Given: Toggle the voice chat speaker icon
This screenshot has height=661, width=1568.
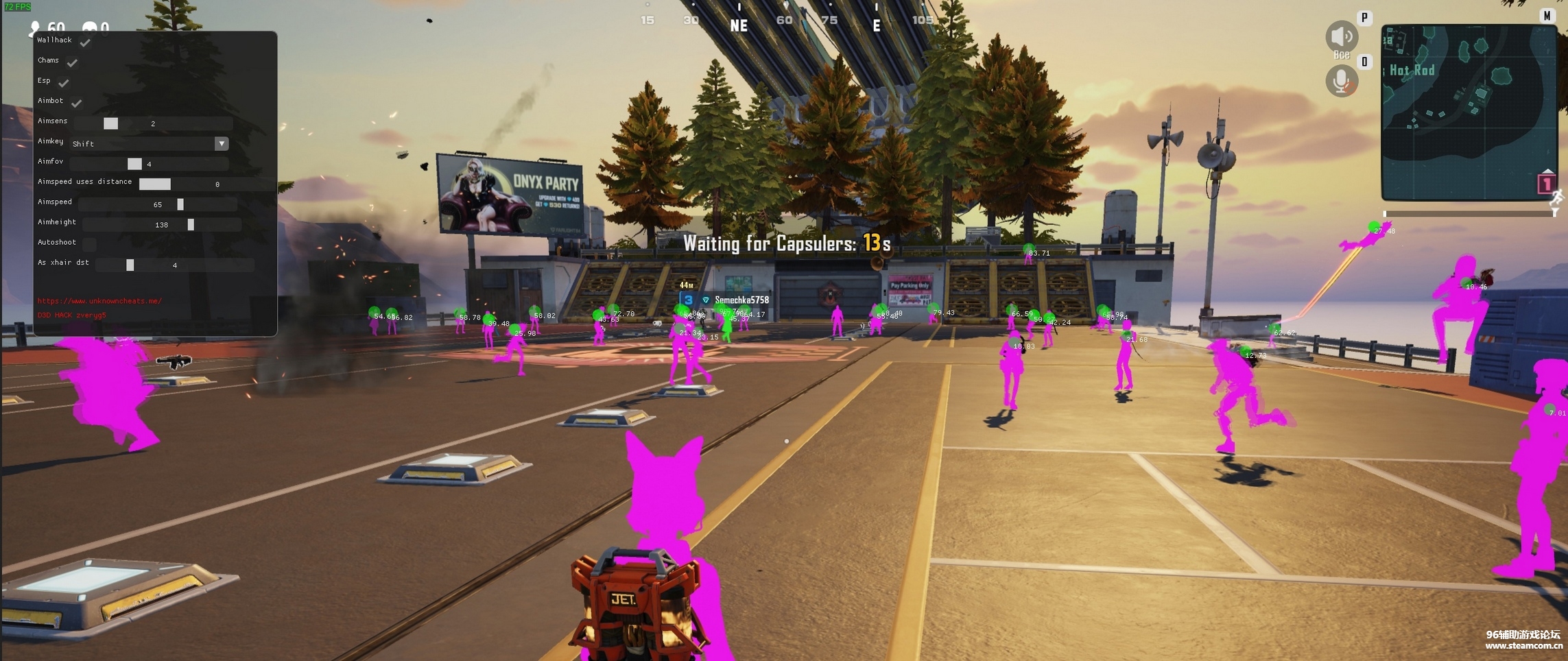Looking at the screenshot, I should [x=1341, y=36].
